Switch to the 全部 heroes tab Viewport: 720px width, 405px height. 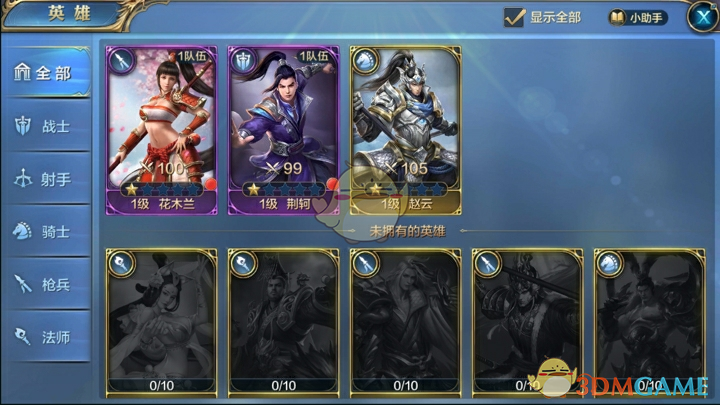coord(46,73)
